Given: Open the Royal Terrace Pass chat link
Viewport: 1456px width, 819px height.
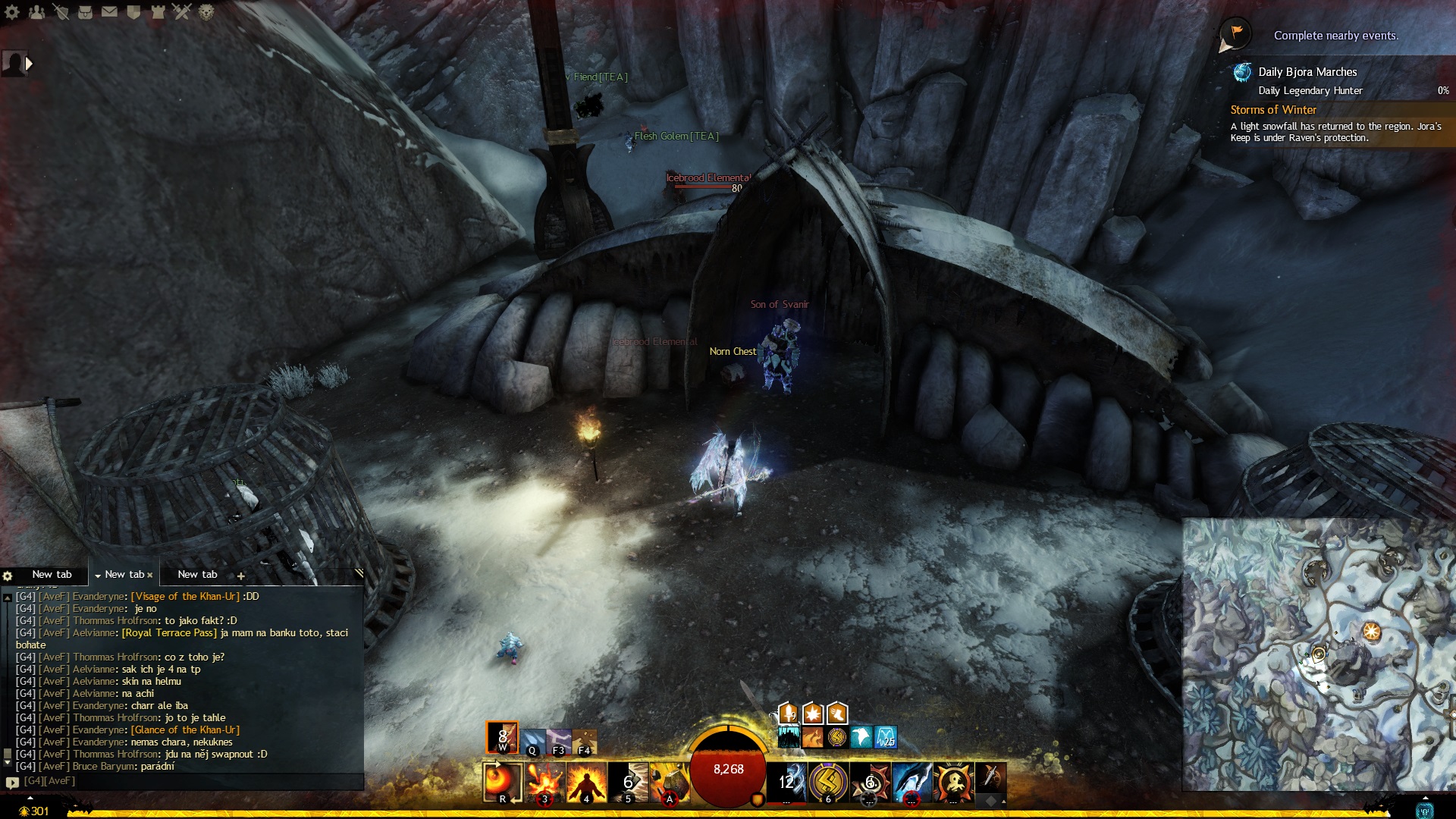Looking at the screenshot, I should 169,633.
